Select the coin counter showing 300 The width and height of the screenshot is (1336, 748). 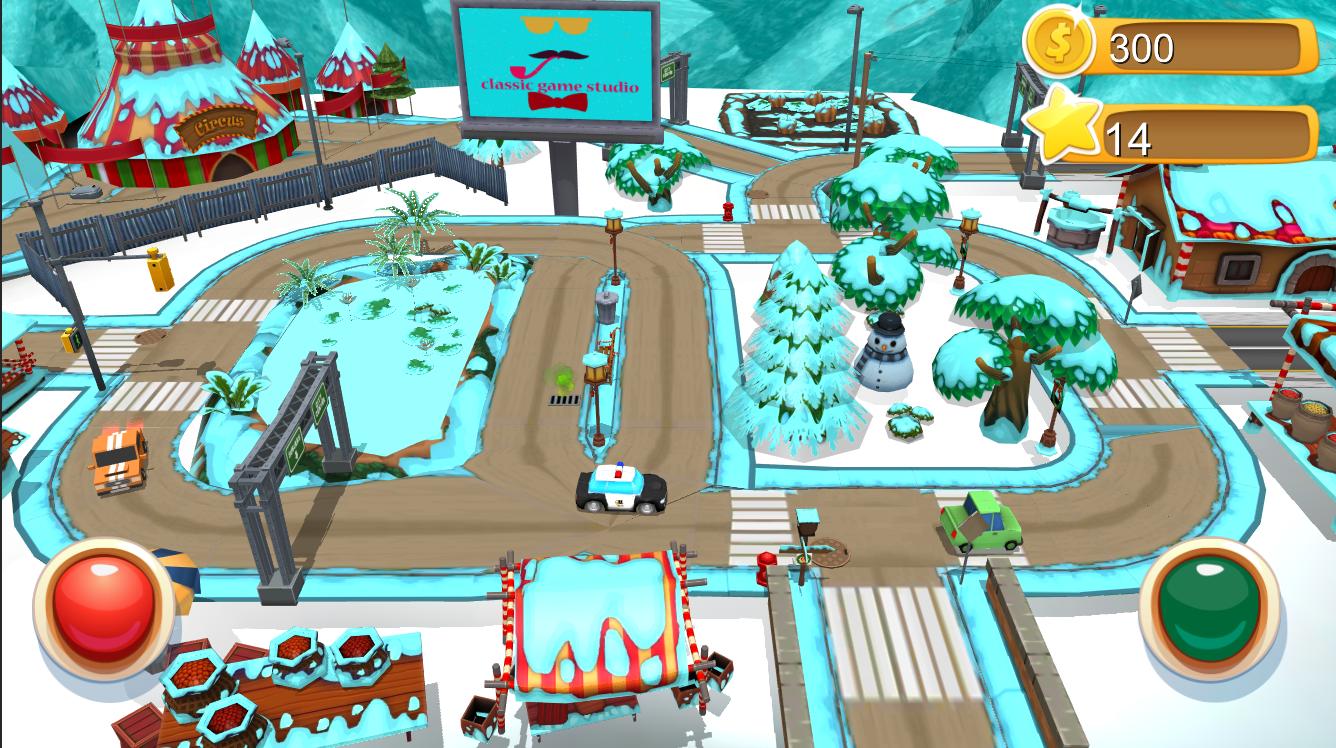(x=1152, y=44)
